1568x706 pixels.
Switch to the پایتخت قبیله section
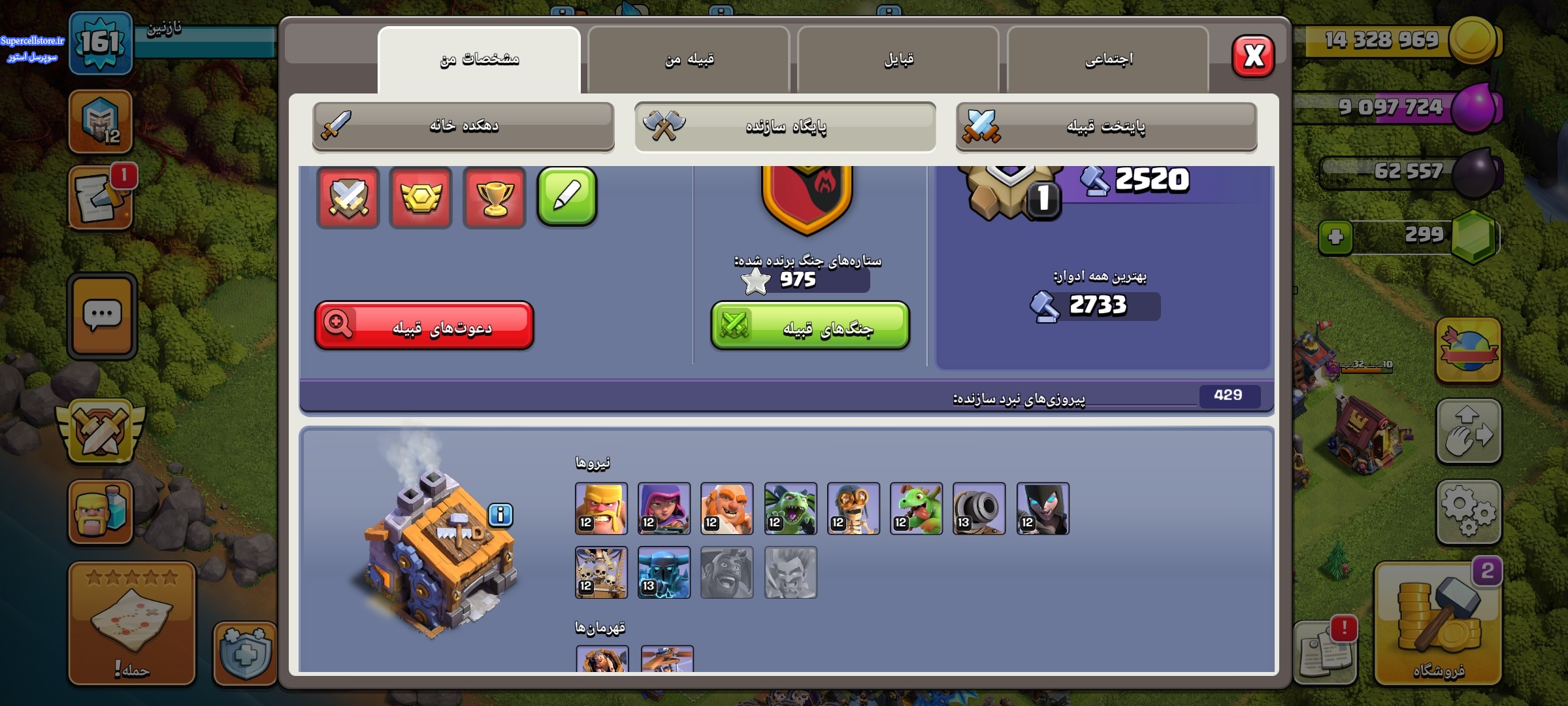point(1106,126)
